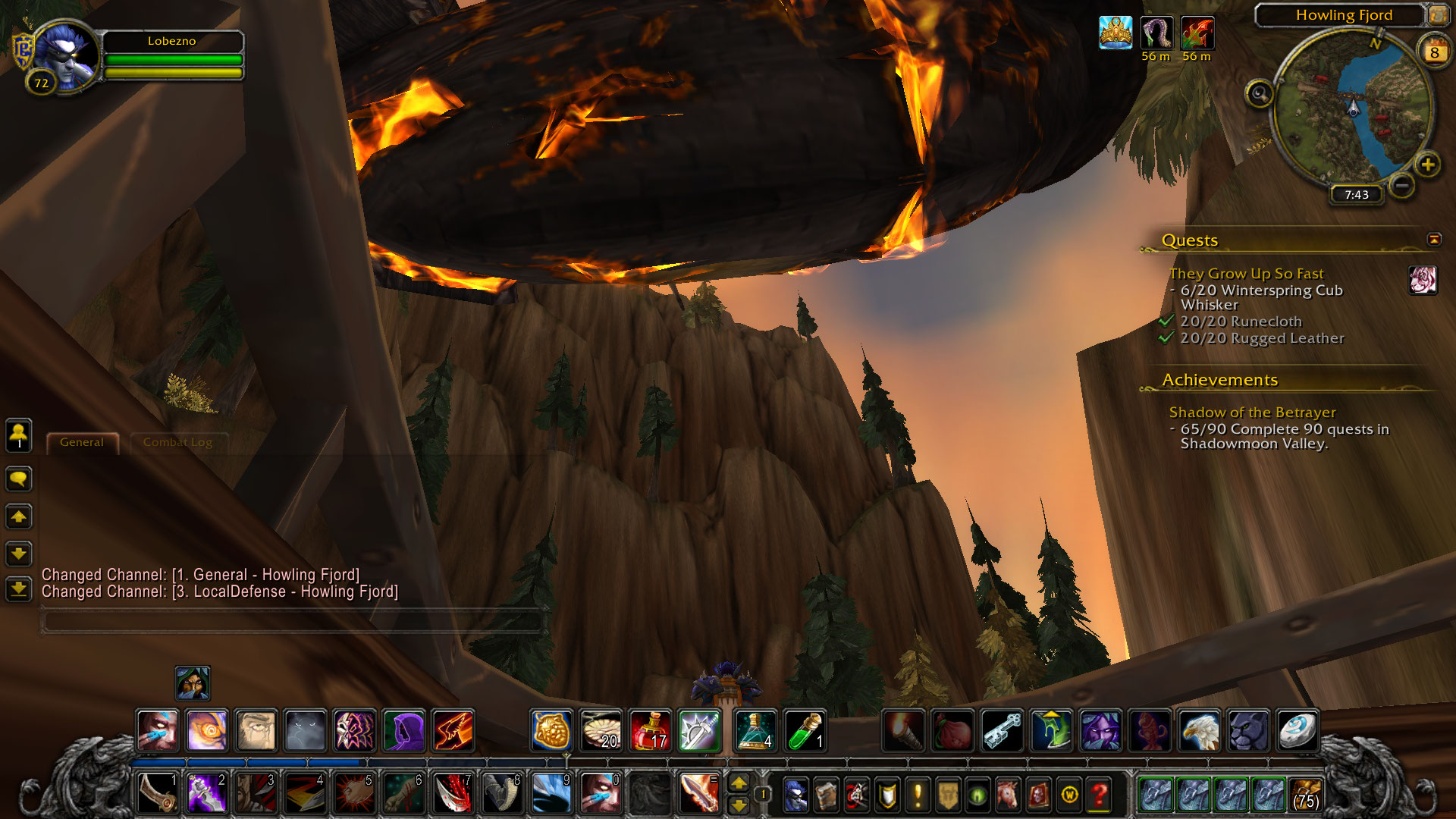1456x819 pixels.
Task: Open the chat speech bubble menu
Action: pos(19,479)
